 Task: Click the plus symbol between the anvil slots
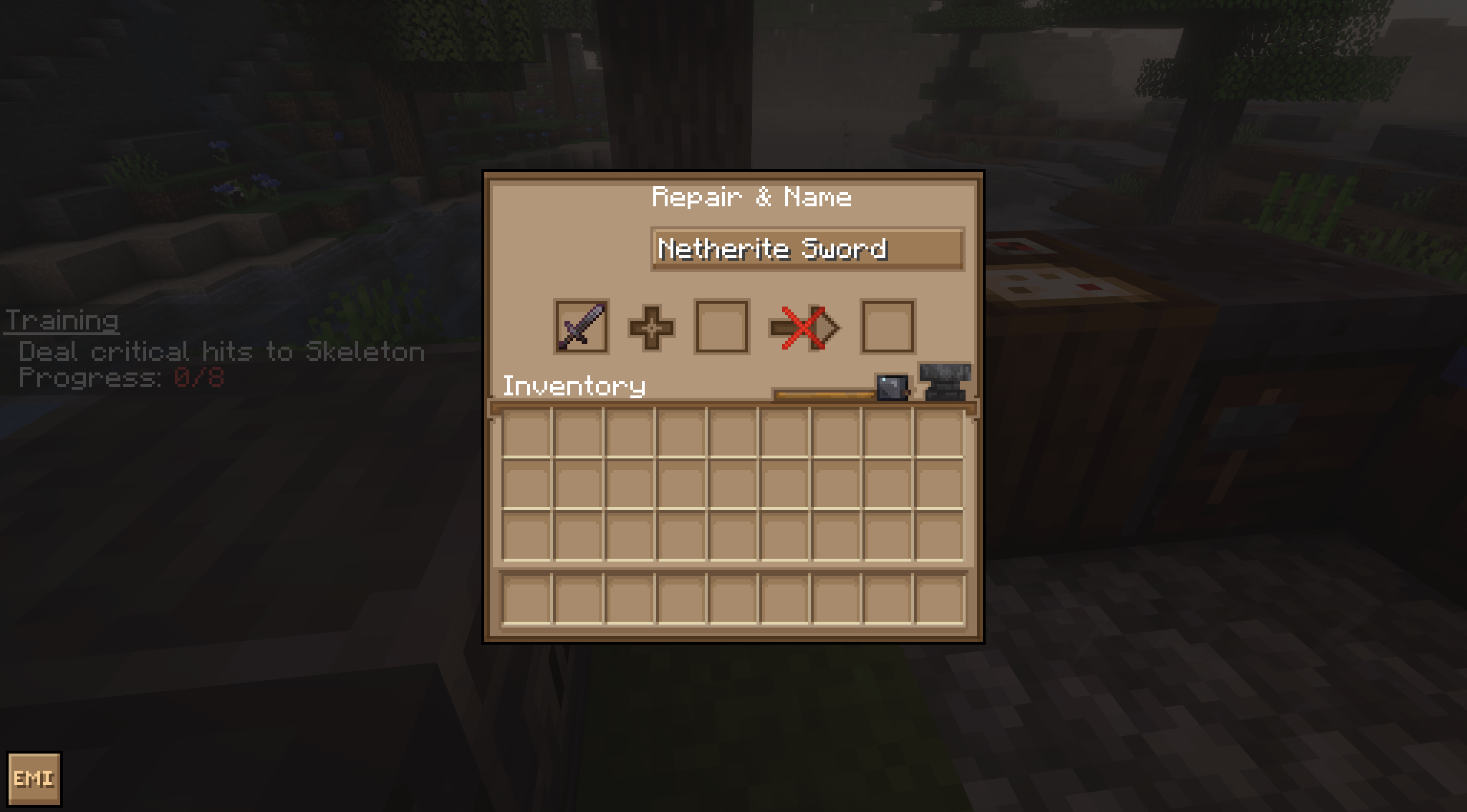coord(650,327)
